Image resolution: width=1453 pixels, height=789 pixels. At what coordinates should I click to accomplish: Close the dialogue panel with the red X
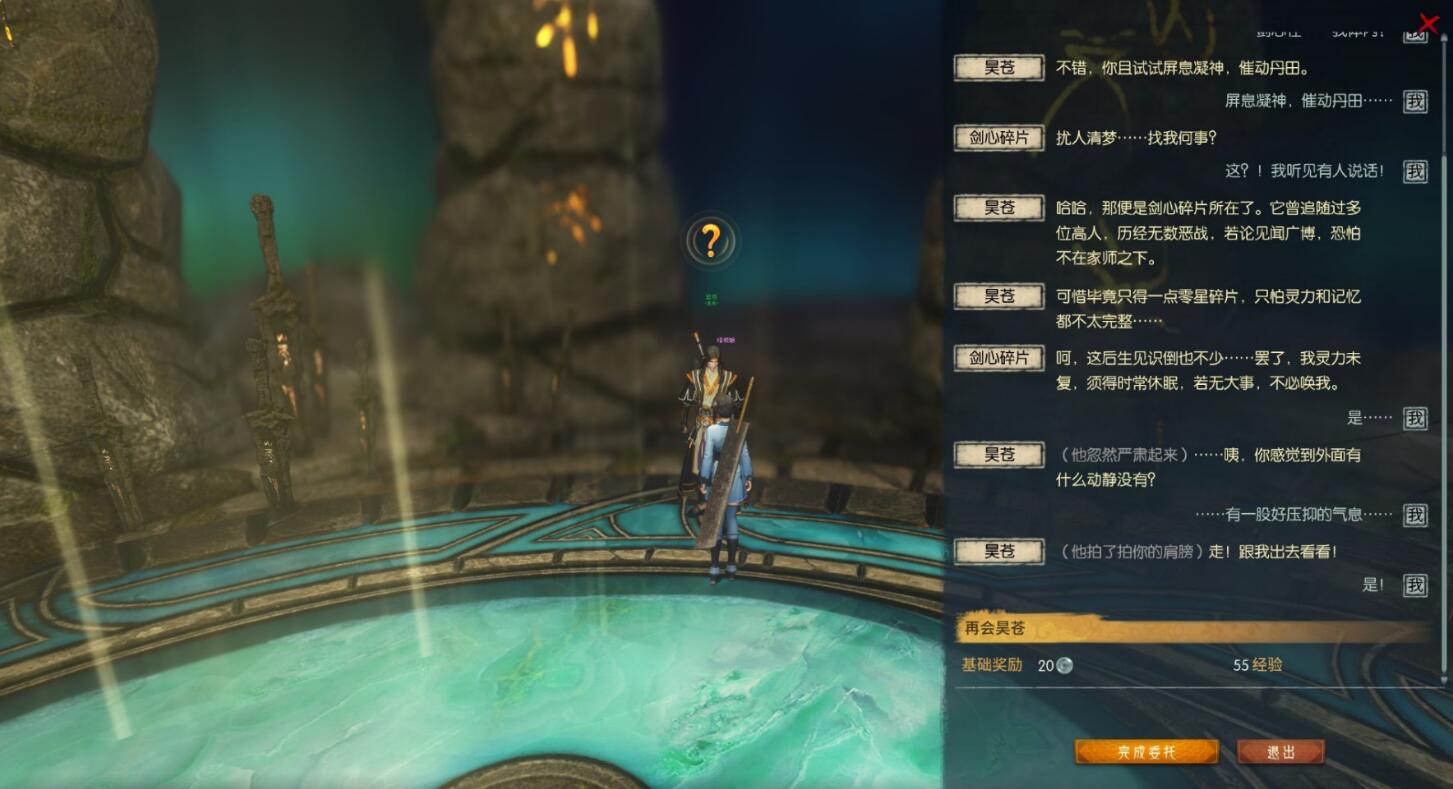(1429, 23)
